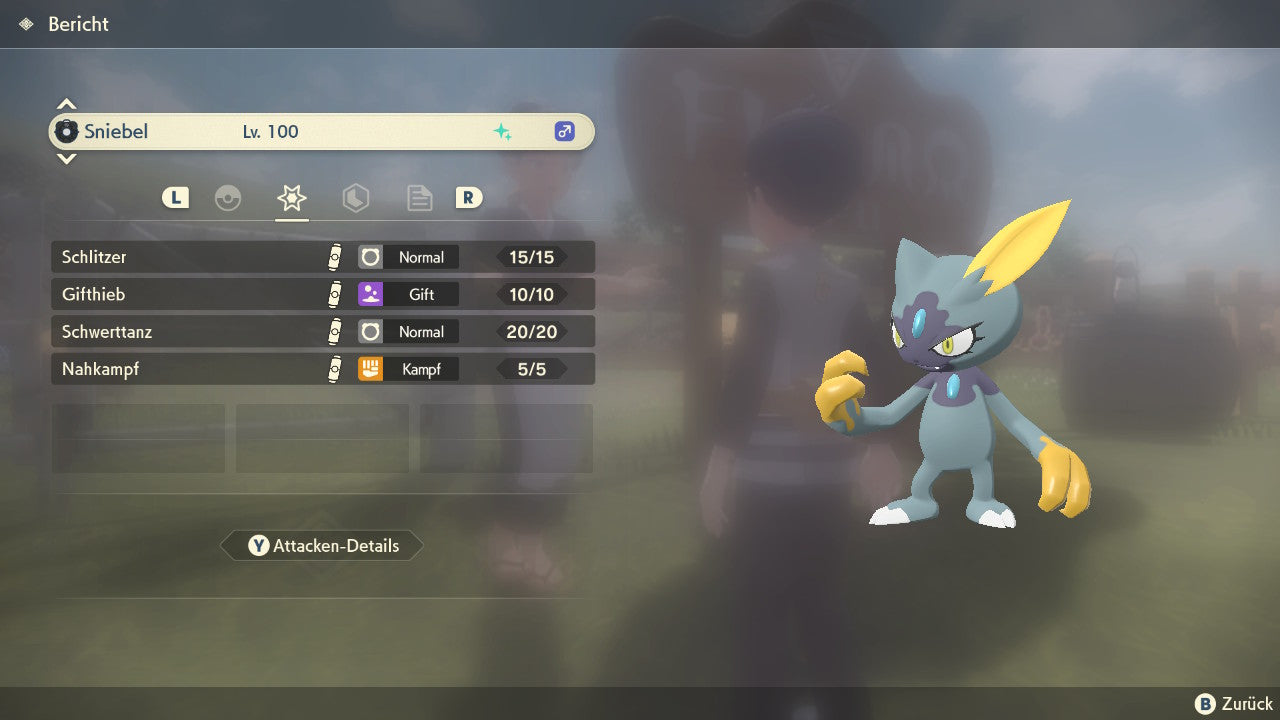
Task: Choose the Schwerttanz move
Action: click(322, 331)
